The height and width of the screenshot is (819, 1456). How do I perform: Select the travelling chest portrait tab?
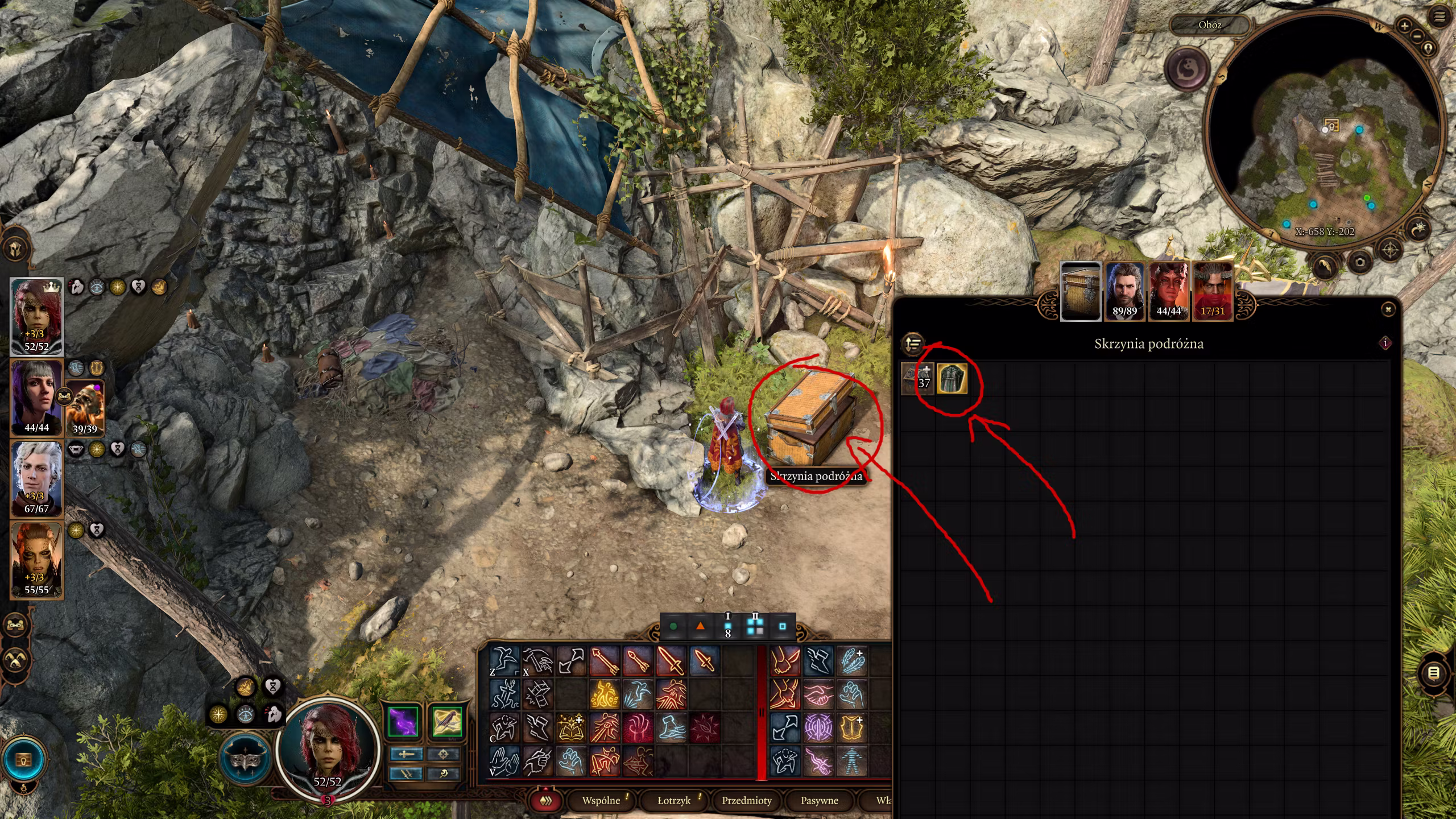coord(1081,291)
